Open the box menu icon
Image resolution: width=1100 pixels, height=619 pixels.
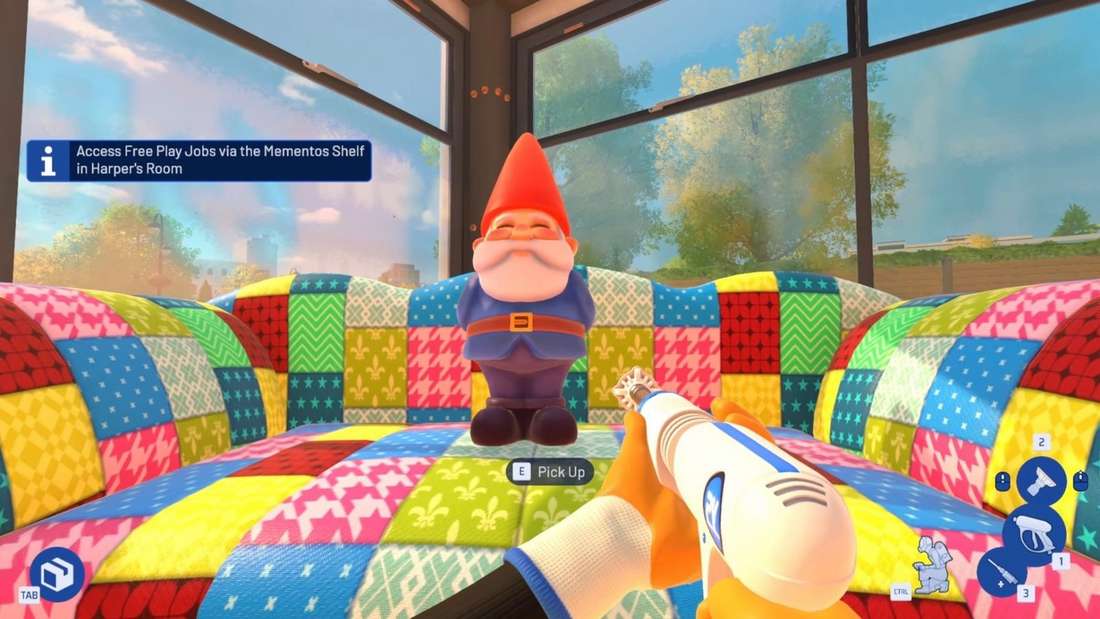(56, 574)
